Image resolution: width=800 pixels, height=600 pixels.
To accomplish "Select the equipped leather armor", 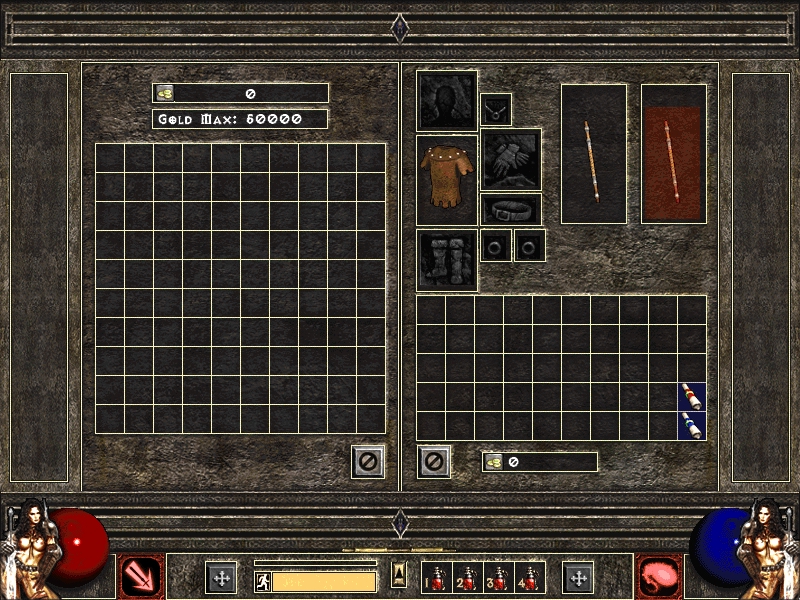I will click(446, 180).
